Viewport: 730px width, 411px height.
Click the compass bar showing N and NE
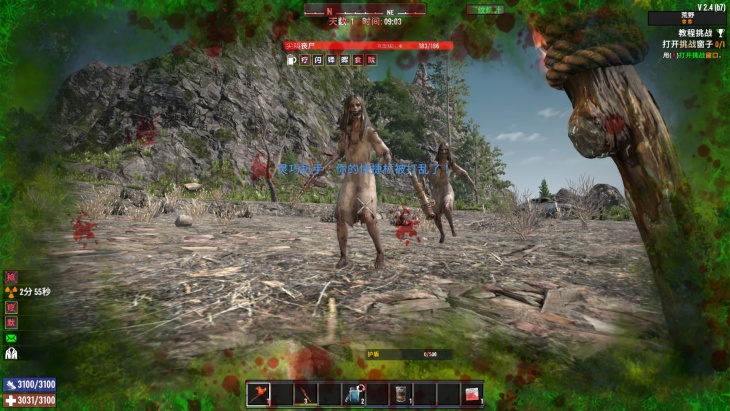(365, 8)
